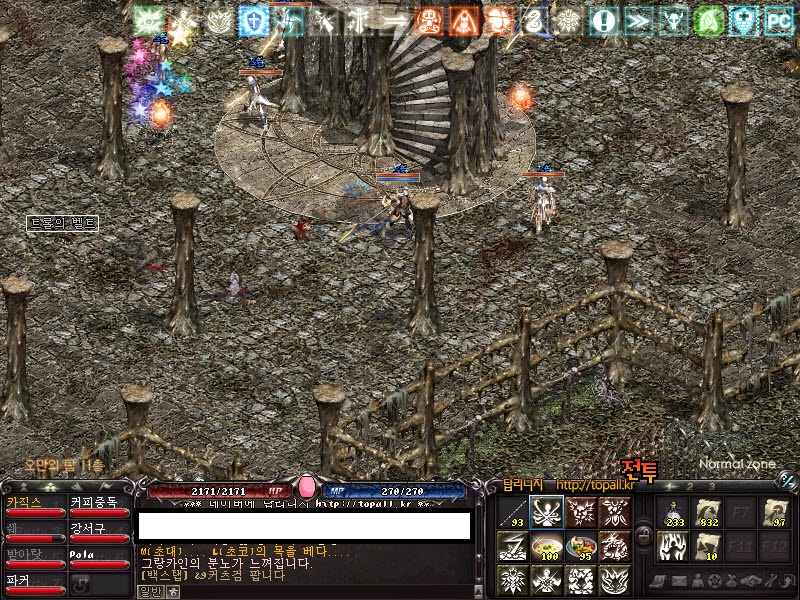Select the arrow slot showing 93
The width and height of the screenshot is (800, 600).
click(x=512, y=513)
